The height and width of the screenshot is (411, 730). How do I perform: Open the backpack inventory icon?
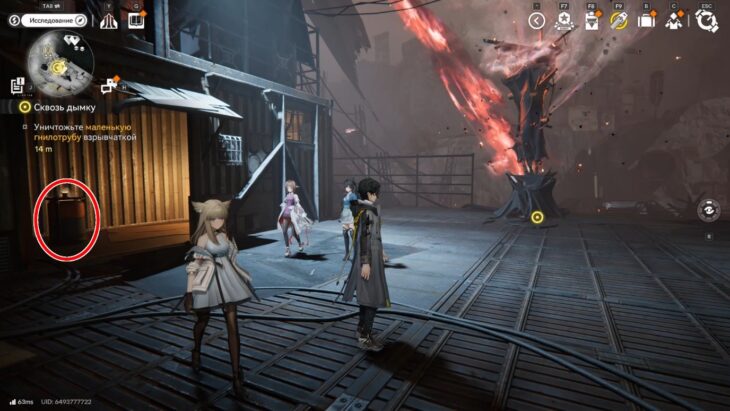pos(646,20)
